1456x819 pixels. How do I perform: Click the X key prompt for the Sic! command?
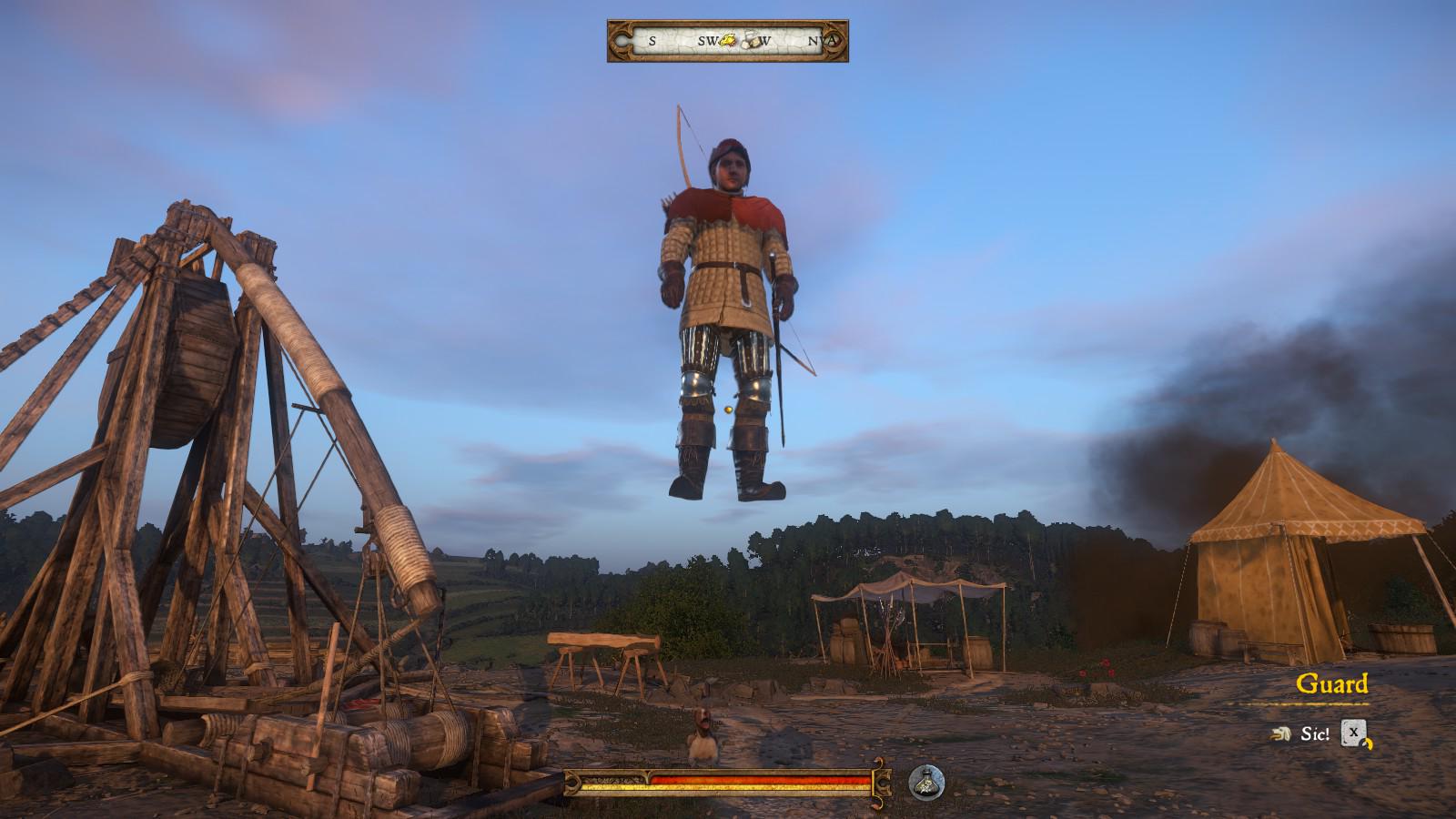(x=1353, y=733)
